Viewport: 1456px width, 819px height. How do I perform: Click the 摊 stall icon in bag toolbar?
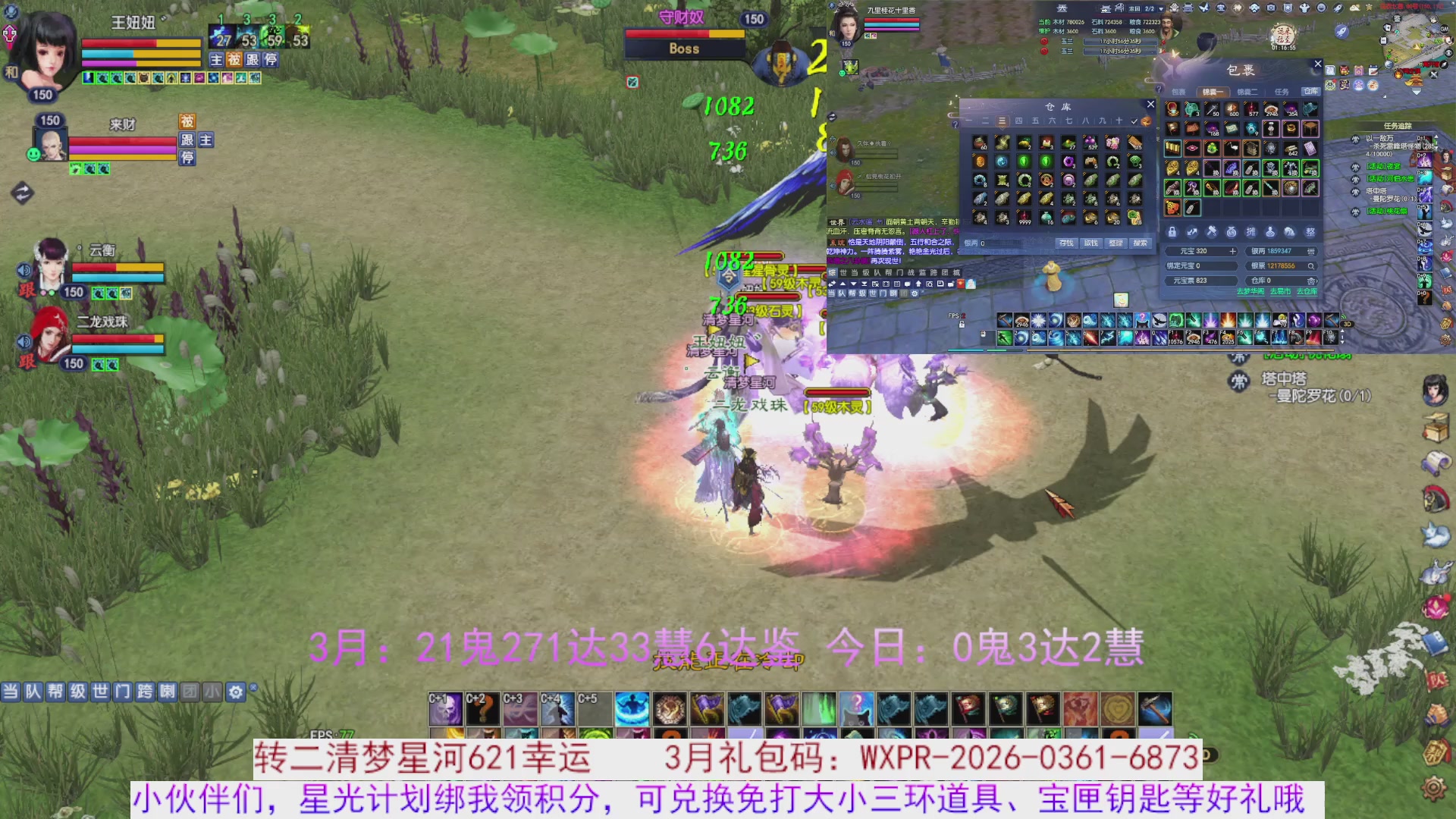click(1251, 232)
